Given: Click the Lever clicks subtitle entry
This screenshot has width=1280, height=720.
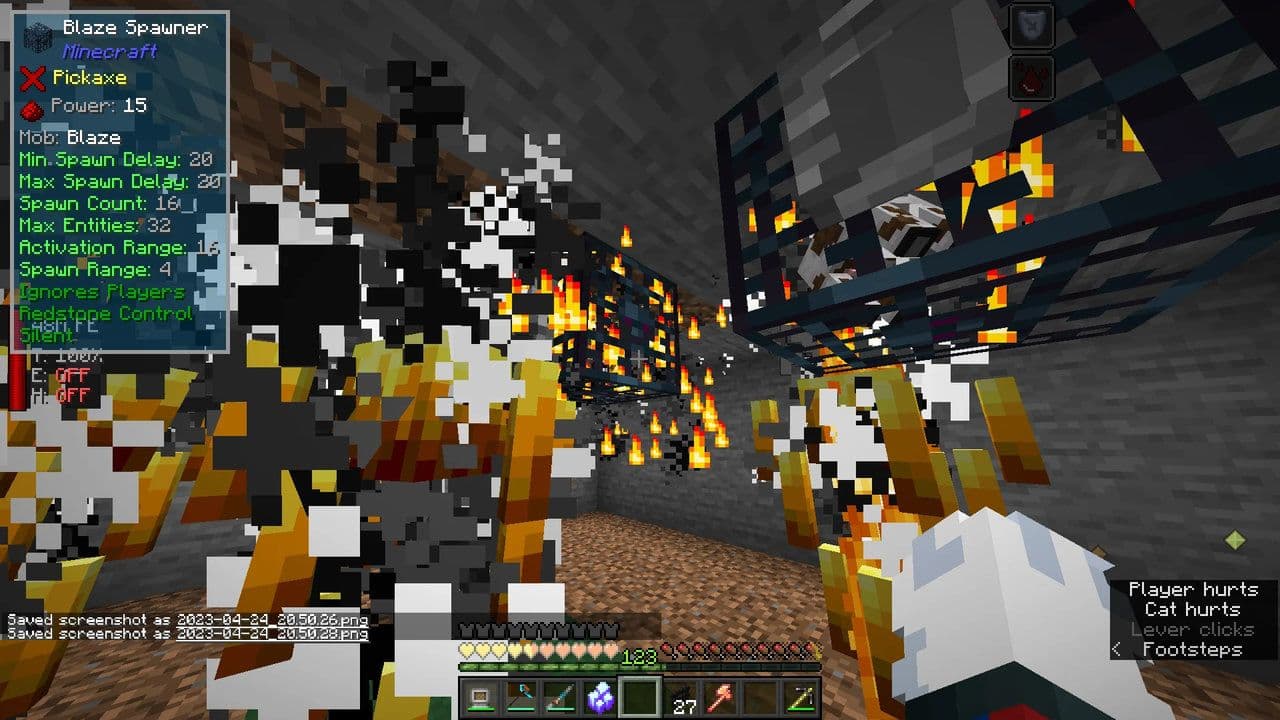Looking at the screenshot, I should 1192,630.
